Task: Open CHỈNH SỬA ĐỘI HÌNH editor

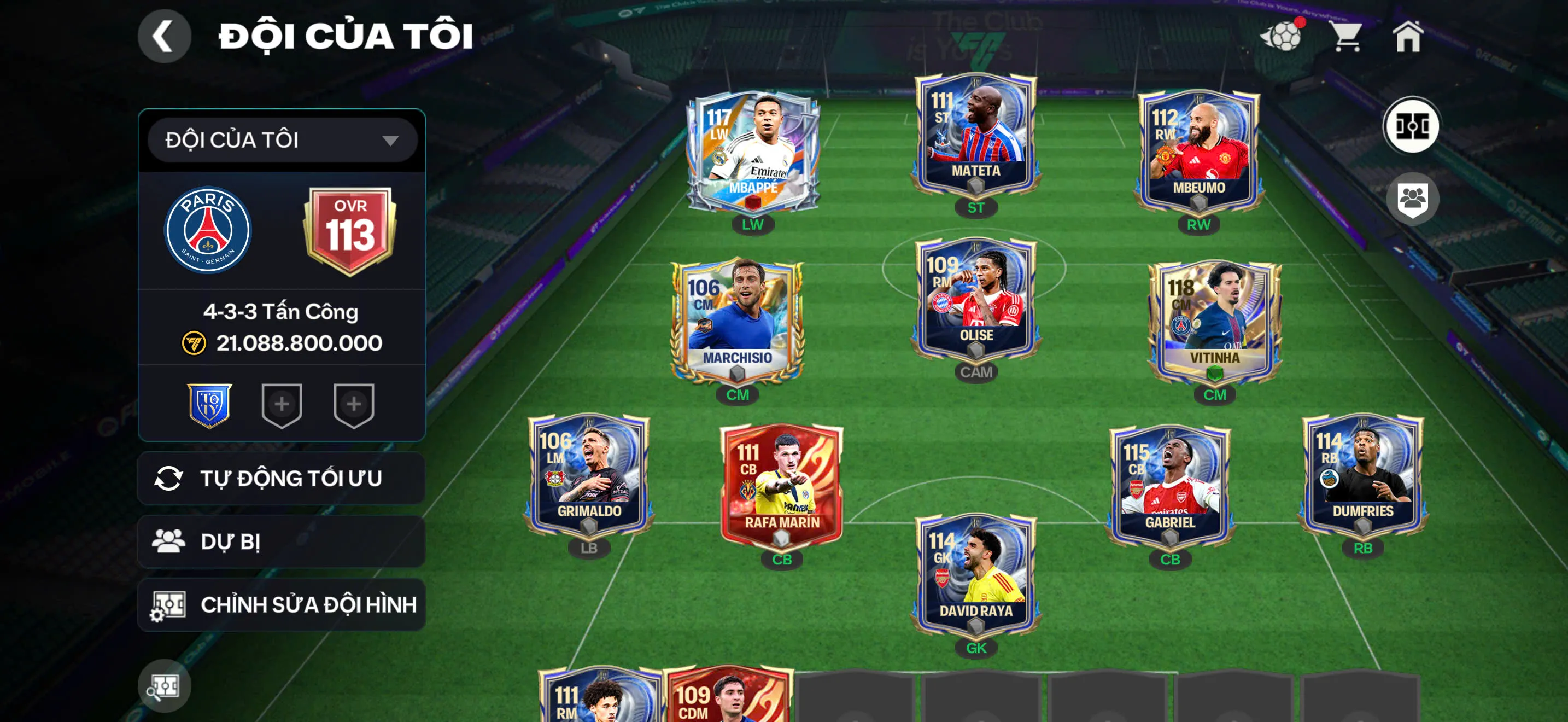Action: [283, 604]
